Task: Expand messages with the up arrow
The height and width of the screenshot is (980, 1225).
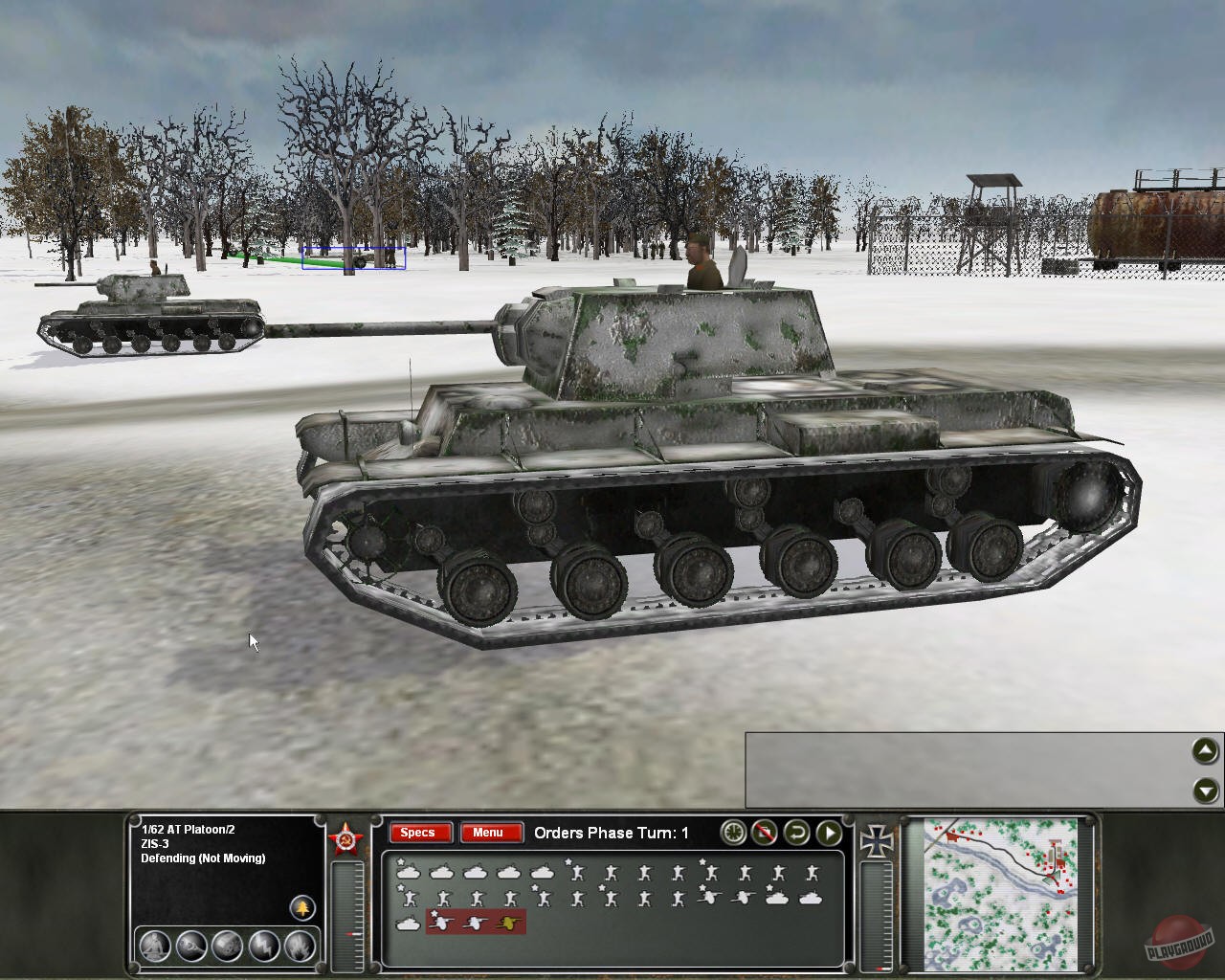Action: [1204, 752]
